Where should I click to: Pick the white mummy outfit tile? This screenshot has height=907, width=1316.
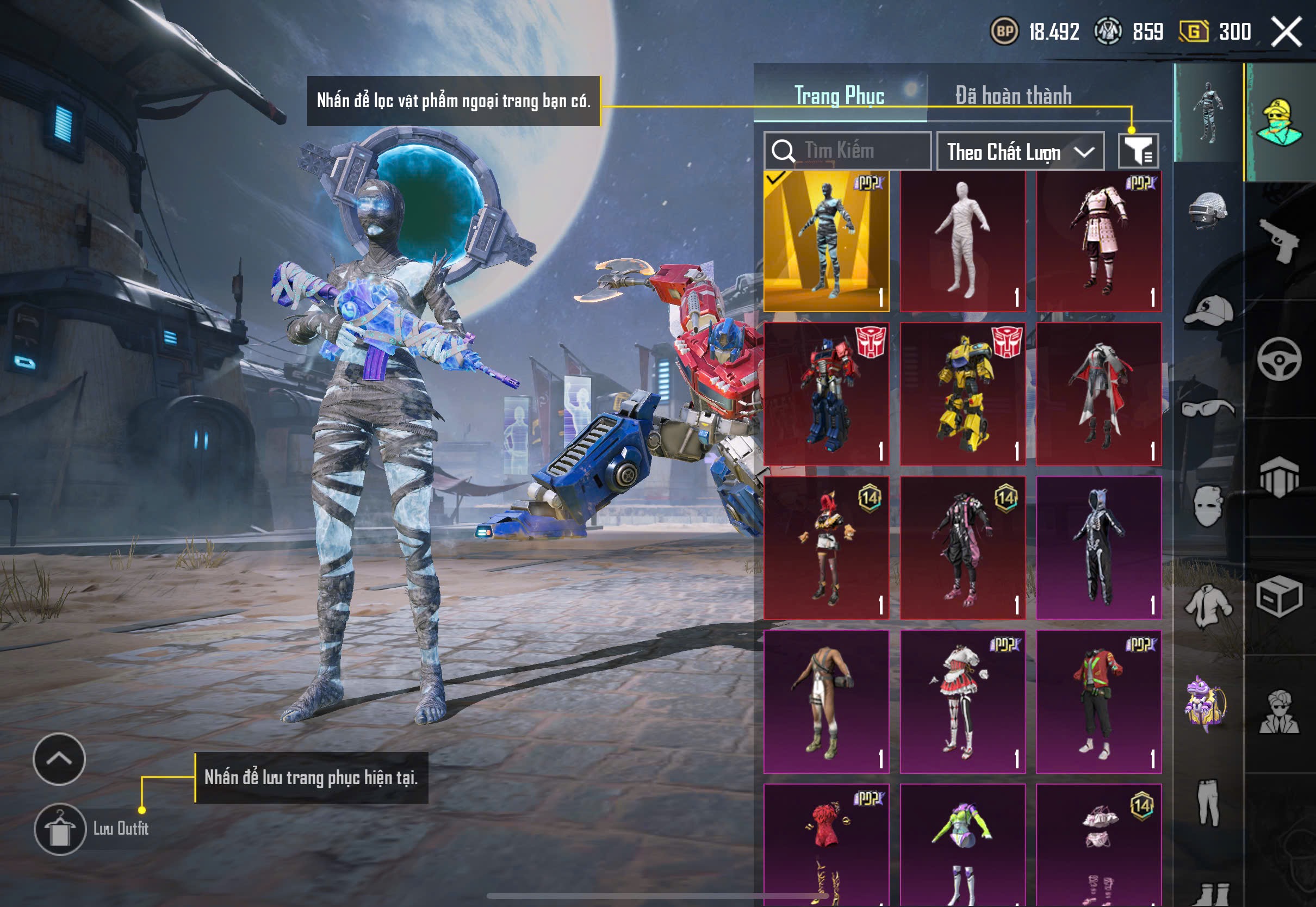pos(963,241)
